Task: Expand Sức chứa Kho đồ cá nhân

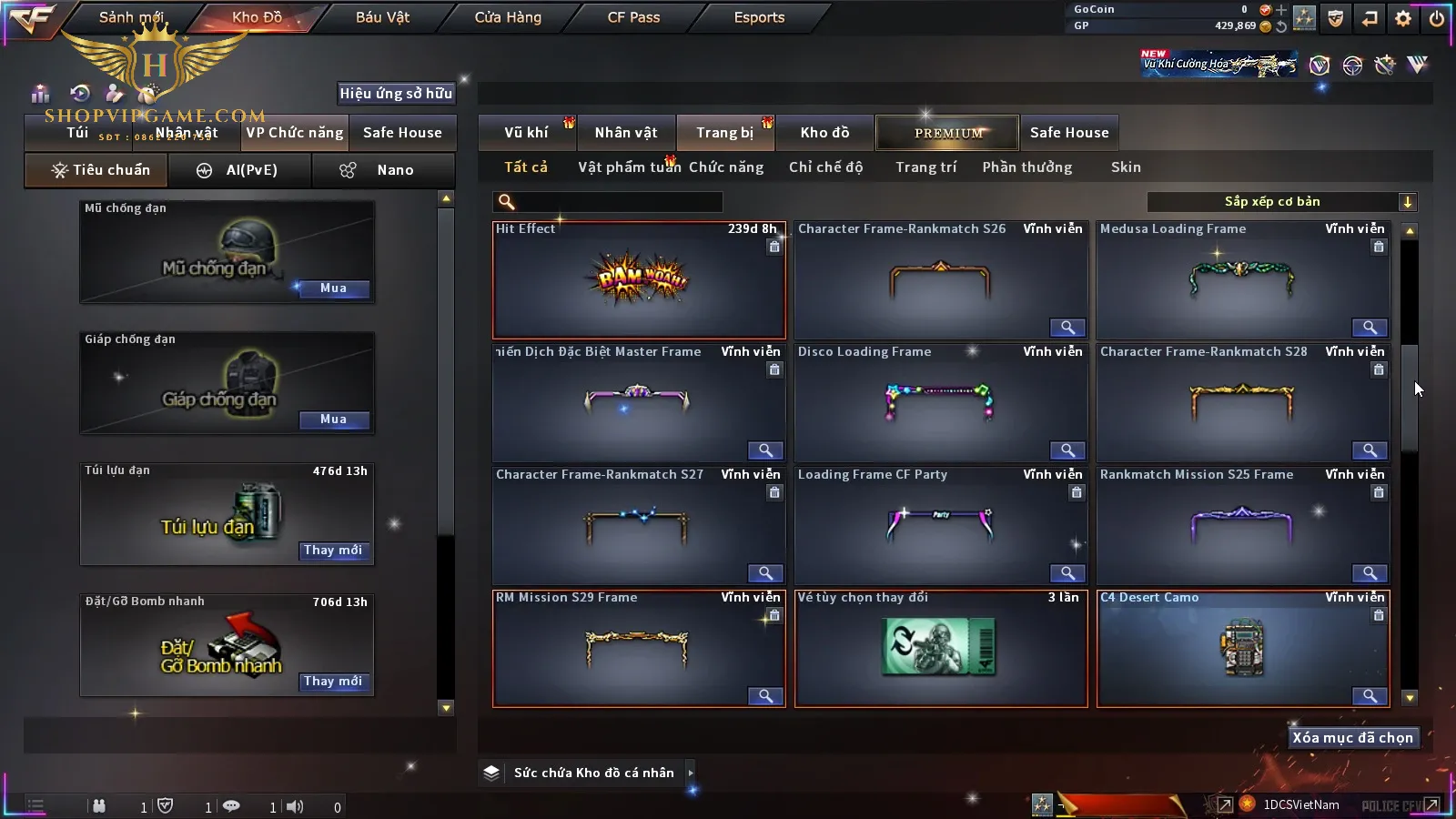Action: (x=691, y=773)
